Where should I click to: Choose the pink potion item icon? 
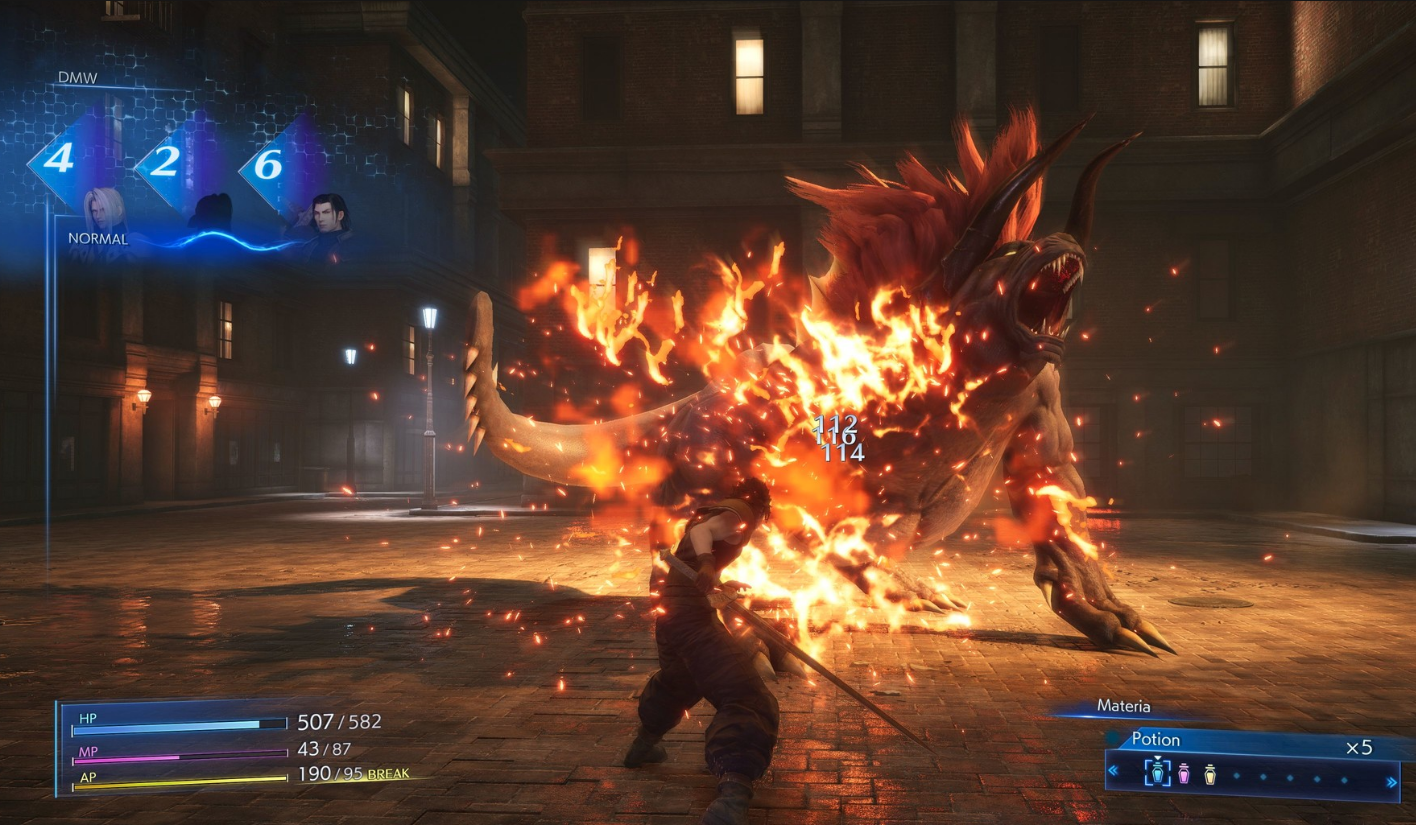1184,774
